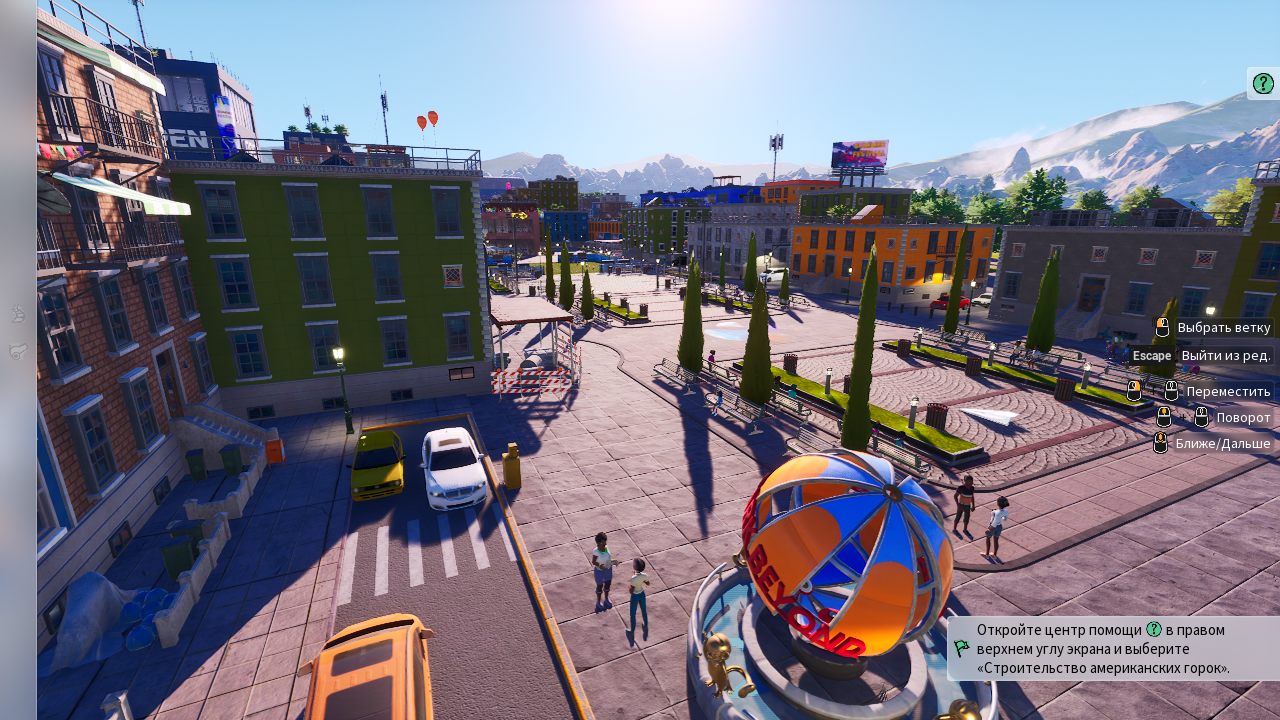1280x720 pixels.
Task: Open the help center question mark icon
Action: [1263, 83]
